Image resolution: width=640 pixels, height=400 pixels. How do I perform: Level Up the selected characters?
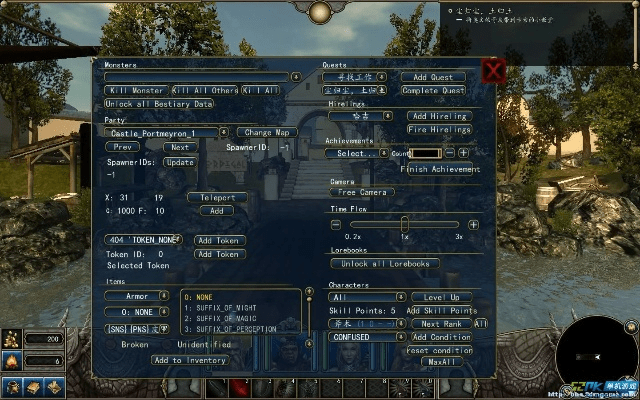(441, 297)
